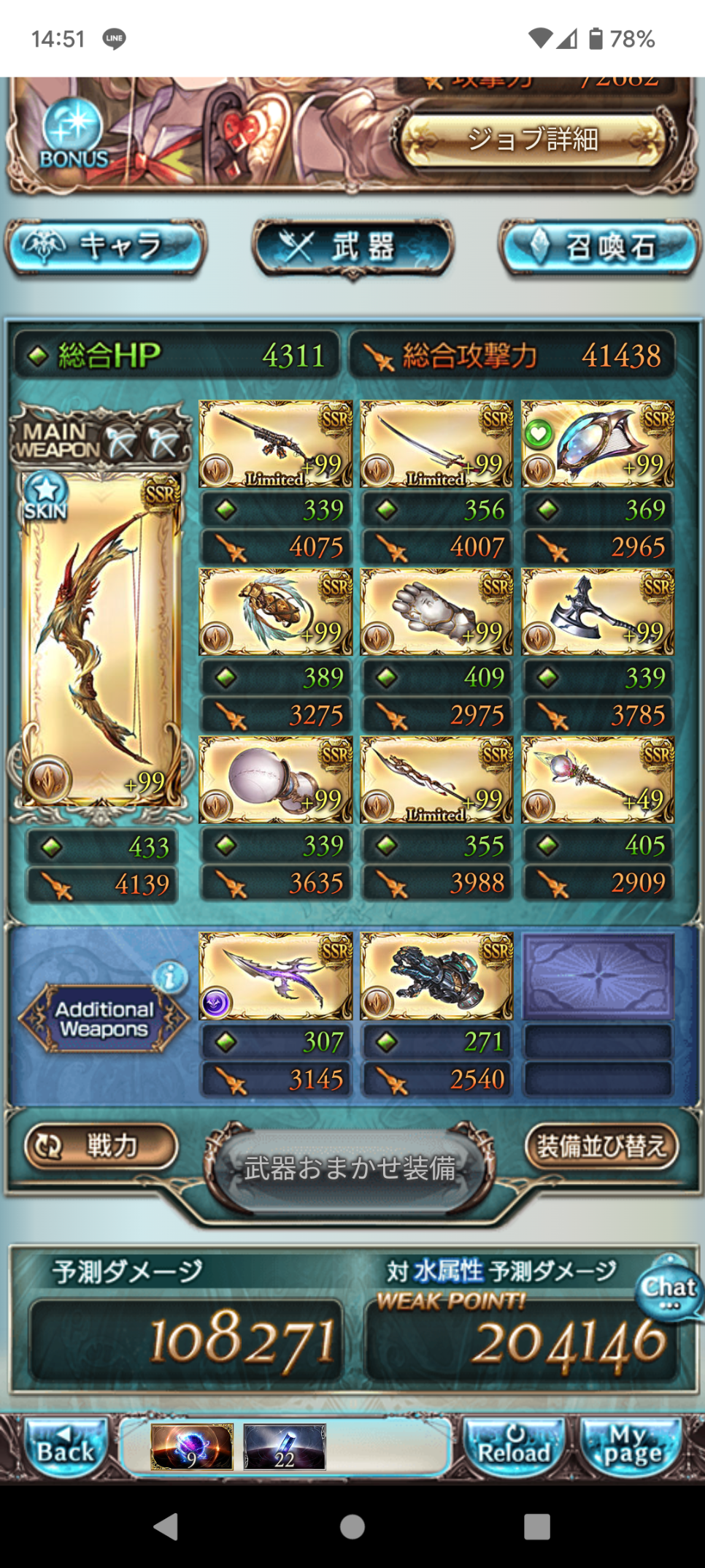The height and width of the screenshot is (1568, 705).
Task: Select the 武器 weapons tab
Action: click(352, 247)
